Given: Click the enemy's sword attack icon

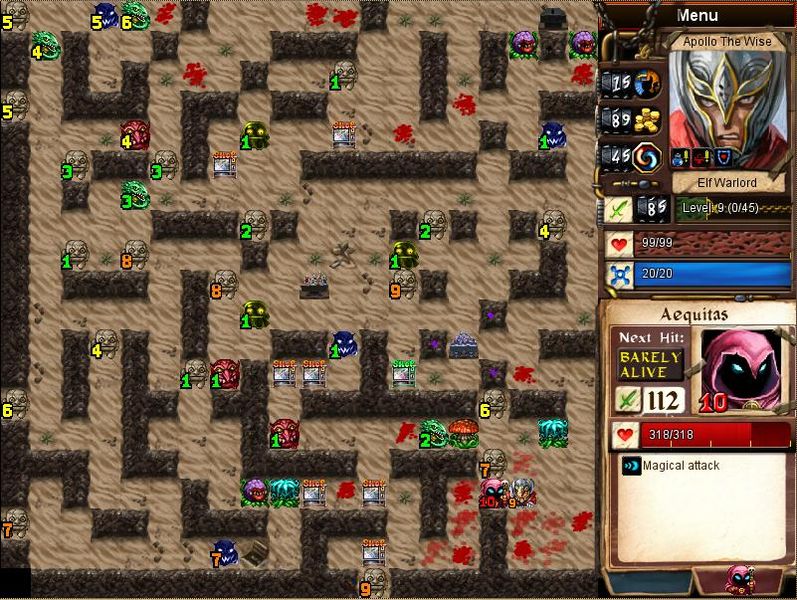Looking at the screenshot, I should pos(626,400).
